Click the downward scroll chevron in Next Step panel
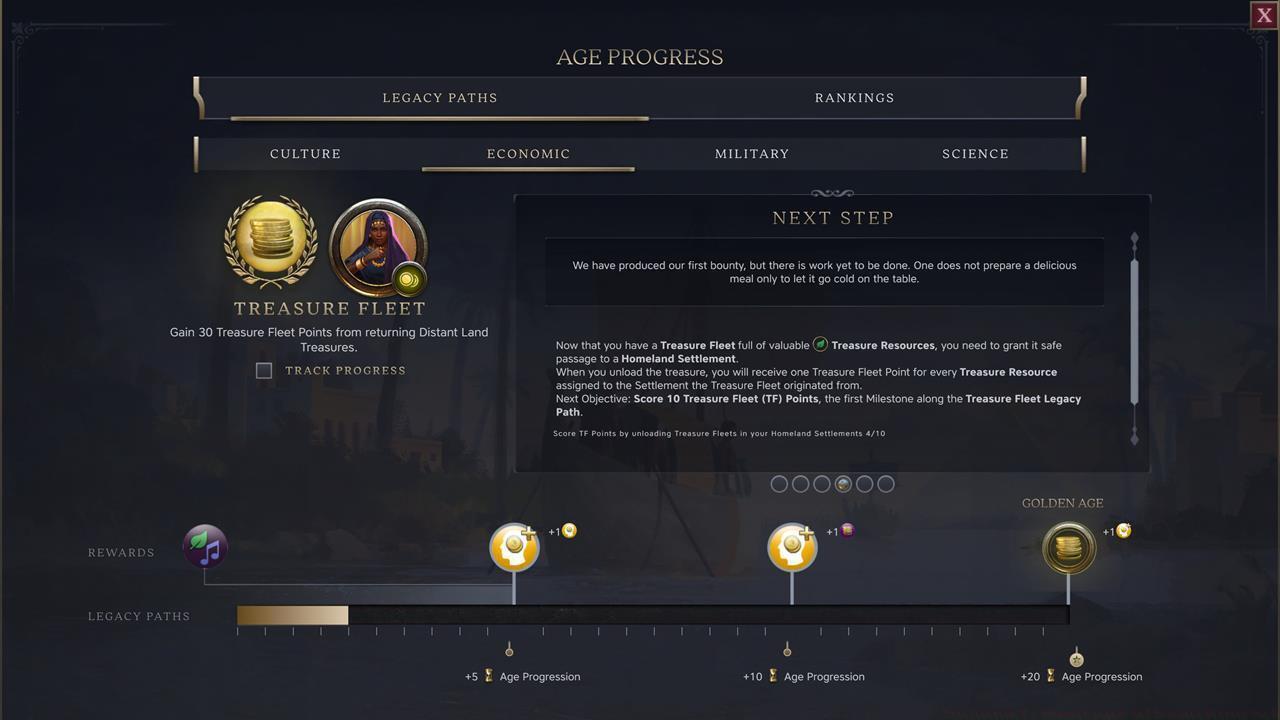Screen dimensions: 1280x720 coord(1134,438)
